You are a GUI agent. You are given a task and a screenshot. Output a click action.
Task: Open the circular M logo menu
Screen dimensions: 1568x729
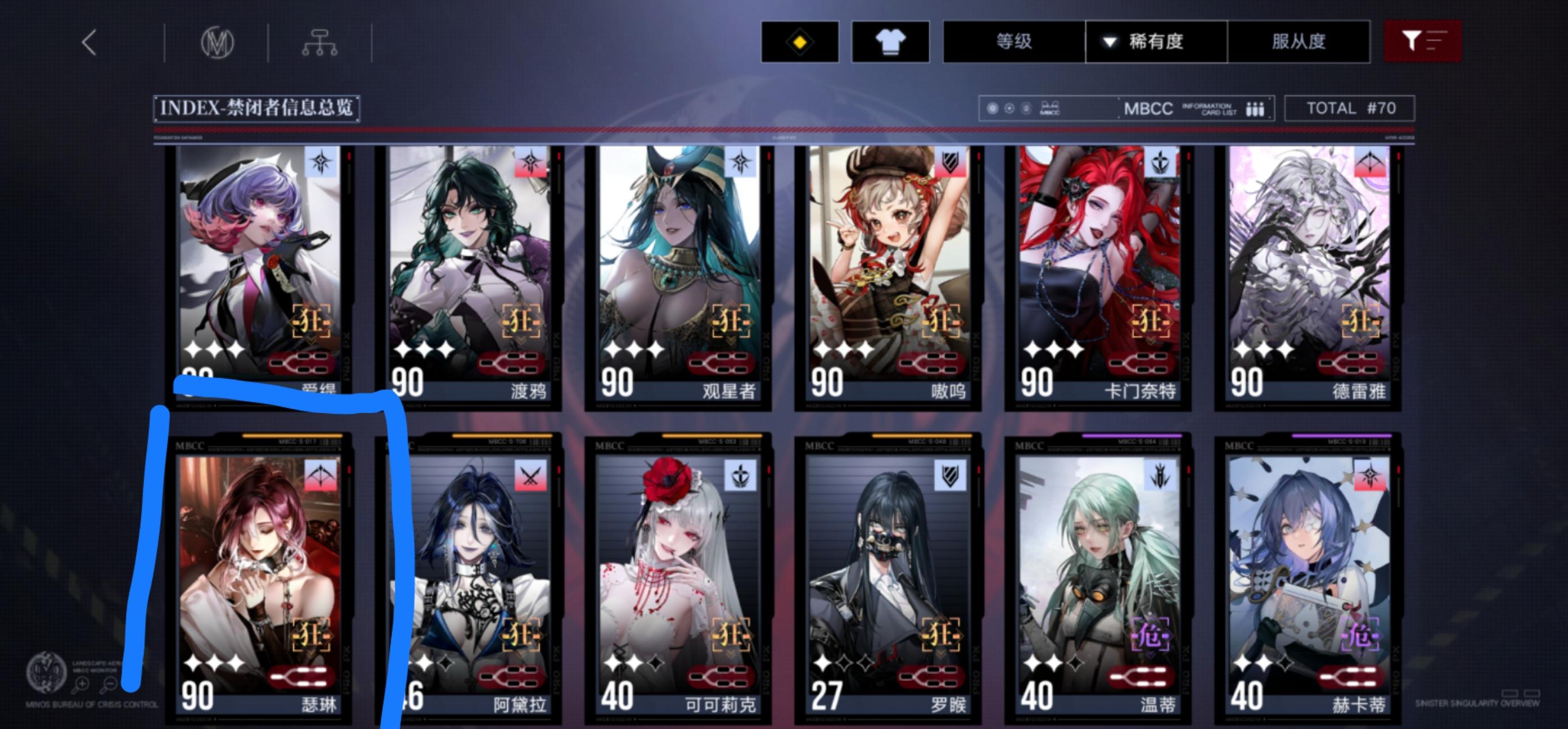coord(216,41)
